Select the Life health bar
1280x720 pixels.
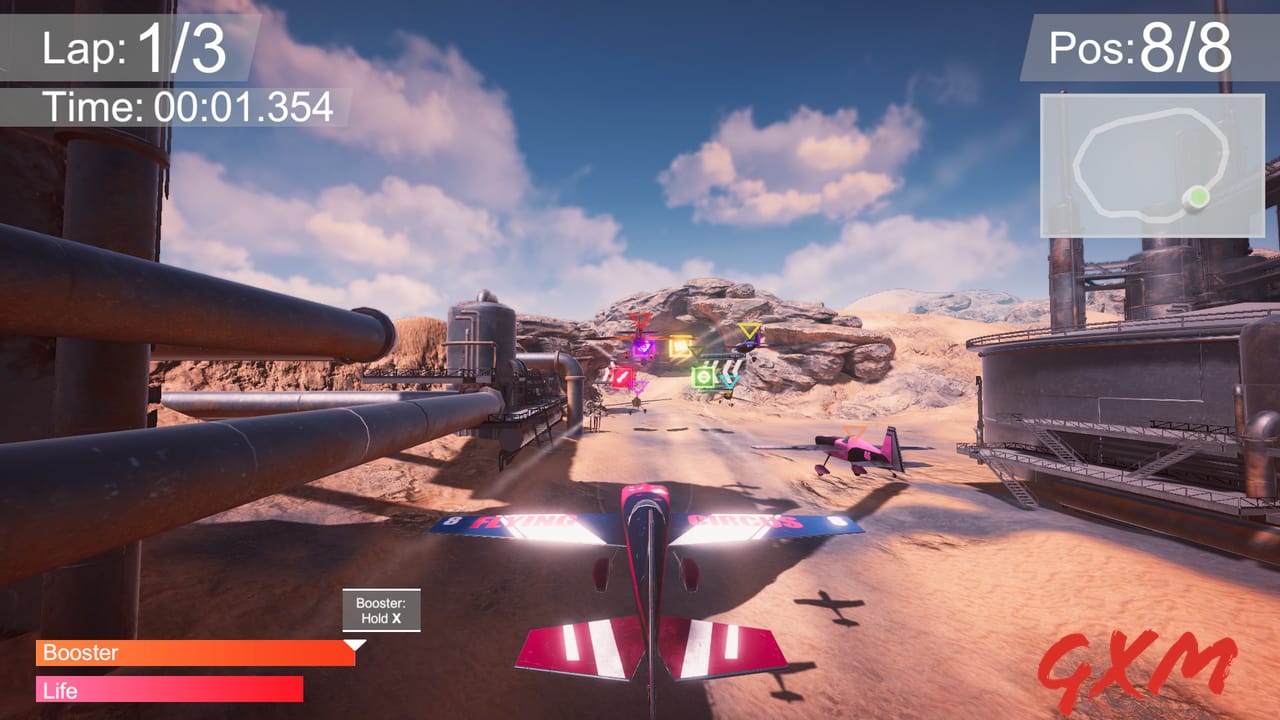coord(170,690)
